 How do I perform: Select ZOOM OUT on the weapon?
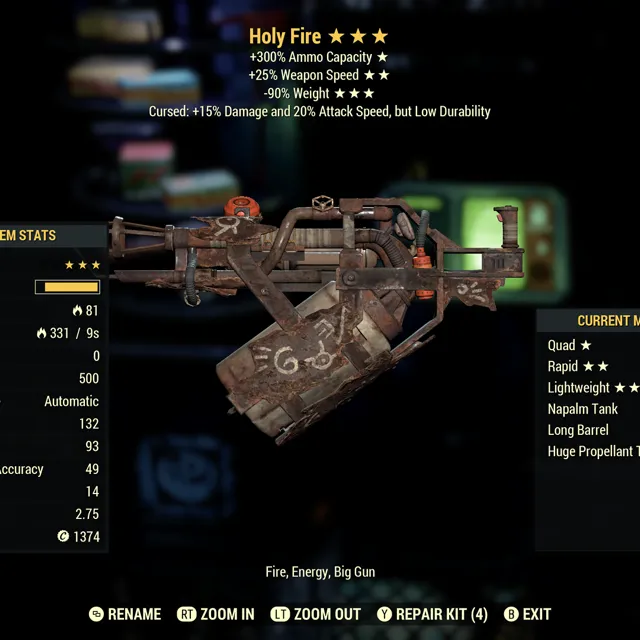pyautogui.click(x=316, y=614)
